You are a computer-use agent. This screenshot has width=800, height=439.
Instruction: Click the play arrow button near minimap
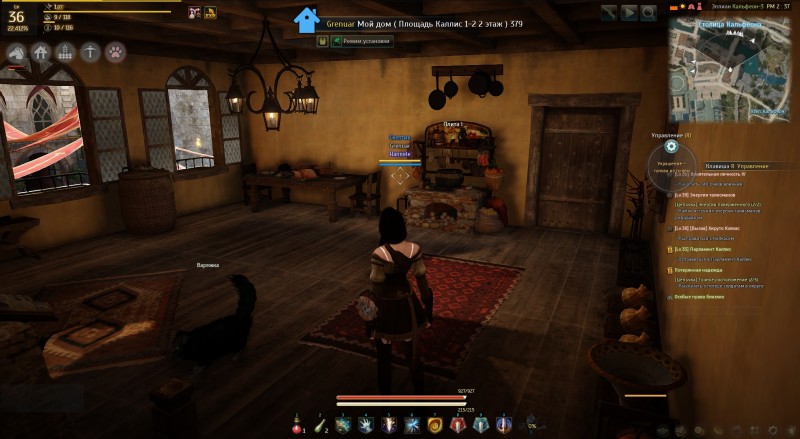coord(630,12)
